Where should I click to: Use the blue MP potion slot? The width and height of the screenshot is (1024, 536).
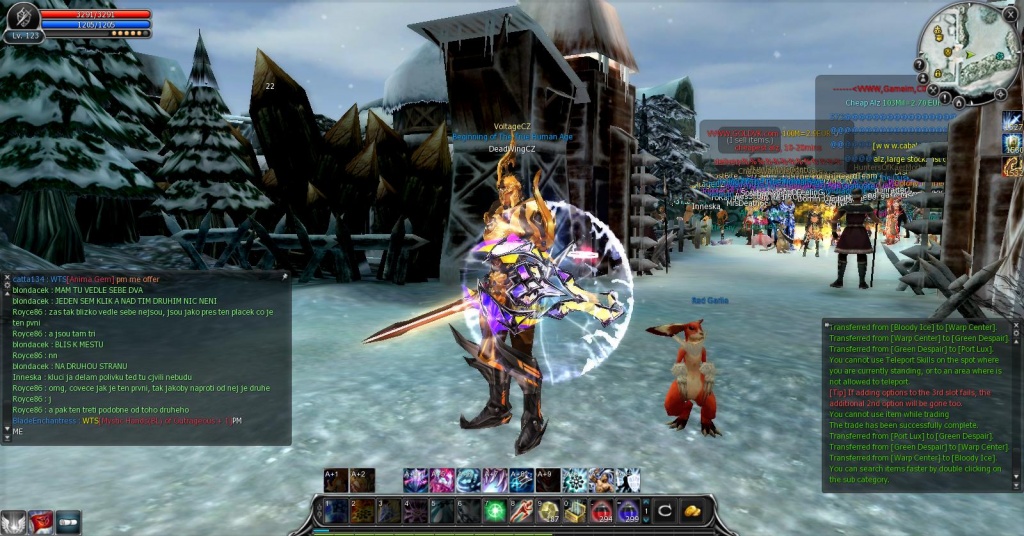point(629,511)
